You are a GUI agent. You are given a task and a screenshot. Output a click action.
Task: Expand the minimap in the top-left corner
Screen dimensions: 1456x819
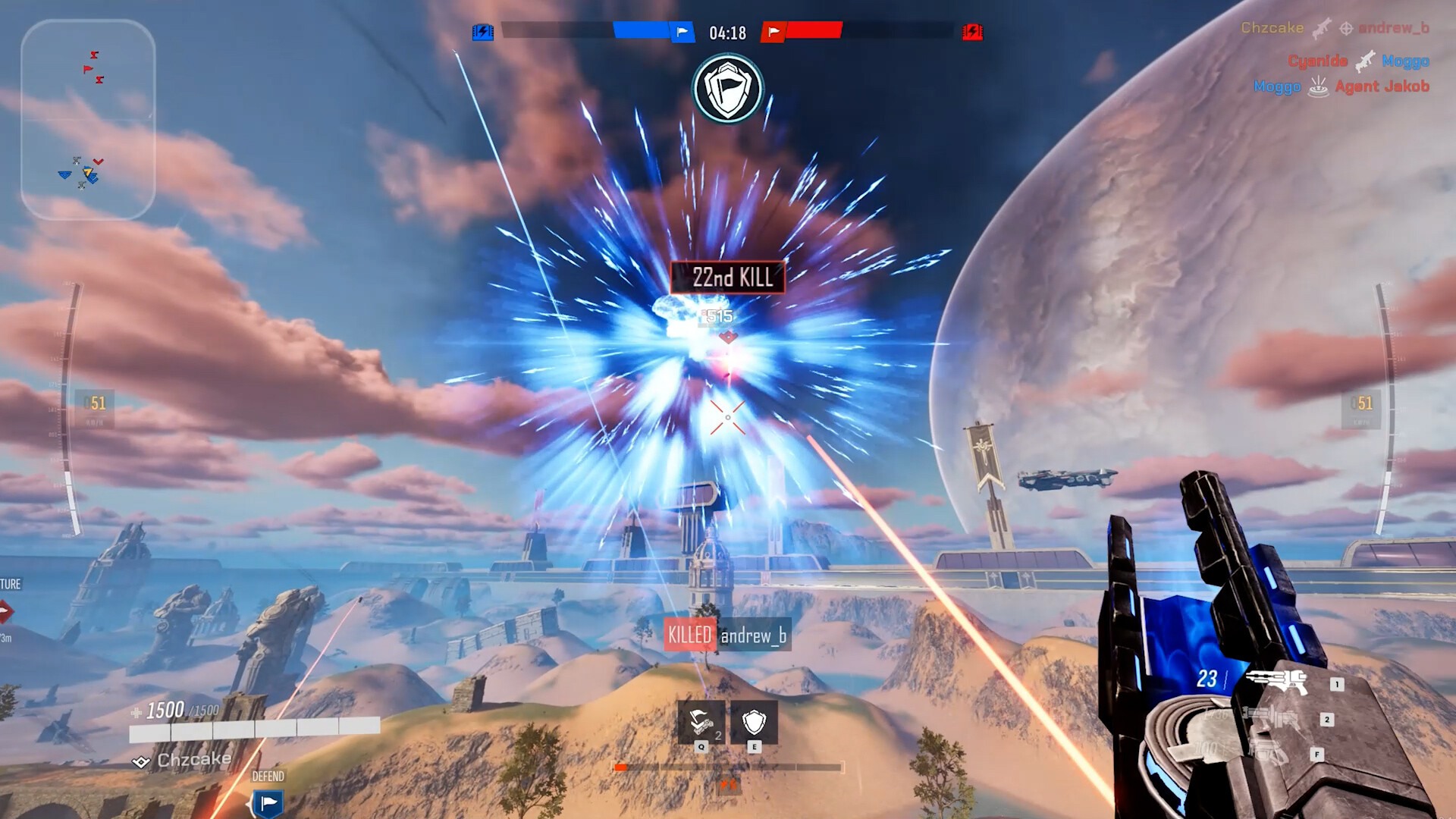click(x=91, y=118)
